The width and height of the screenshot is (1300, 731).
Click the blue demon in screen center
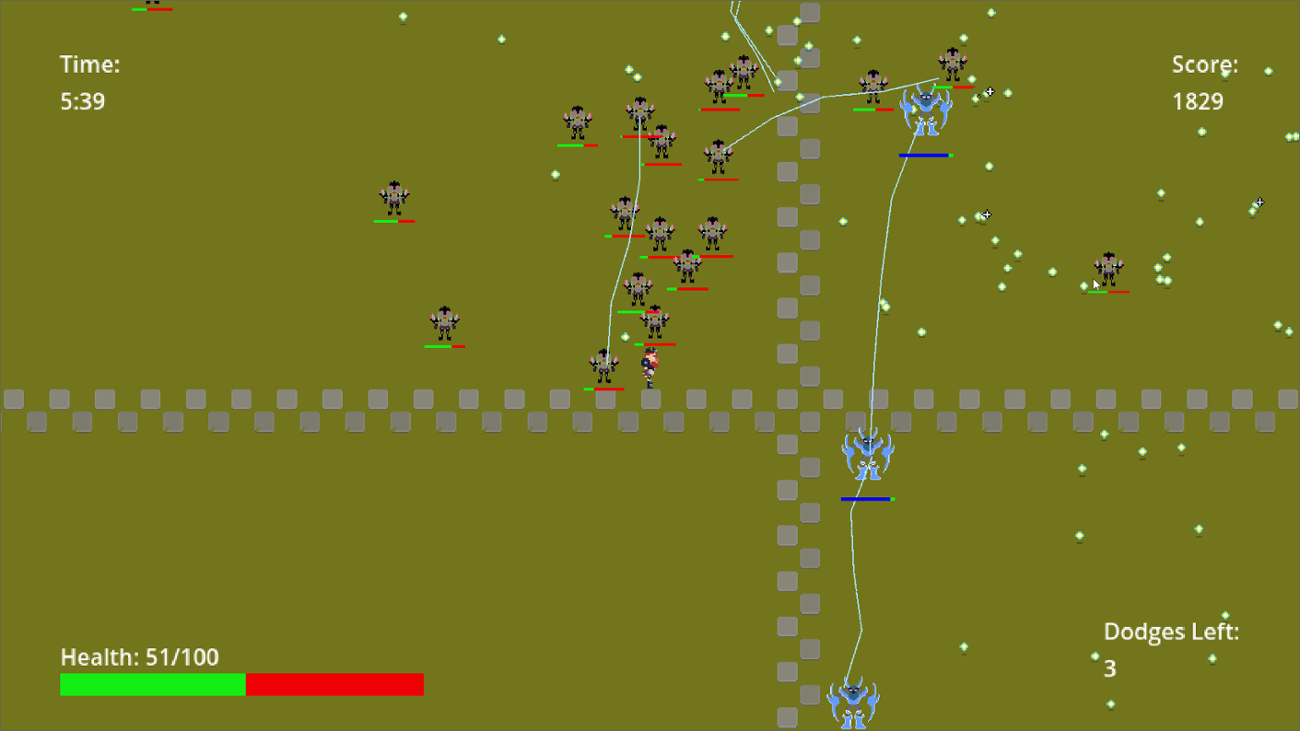click(x=866, y=455)
